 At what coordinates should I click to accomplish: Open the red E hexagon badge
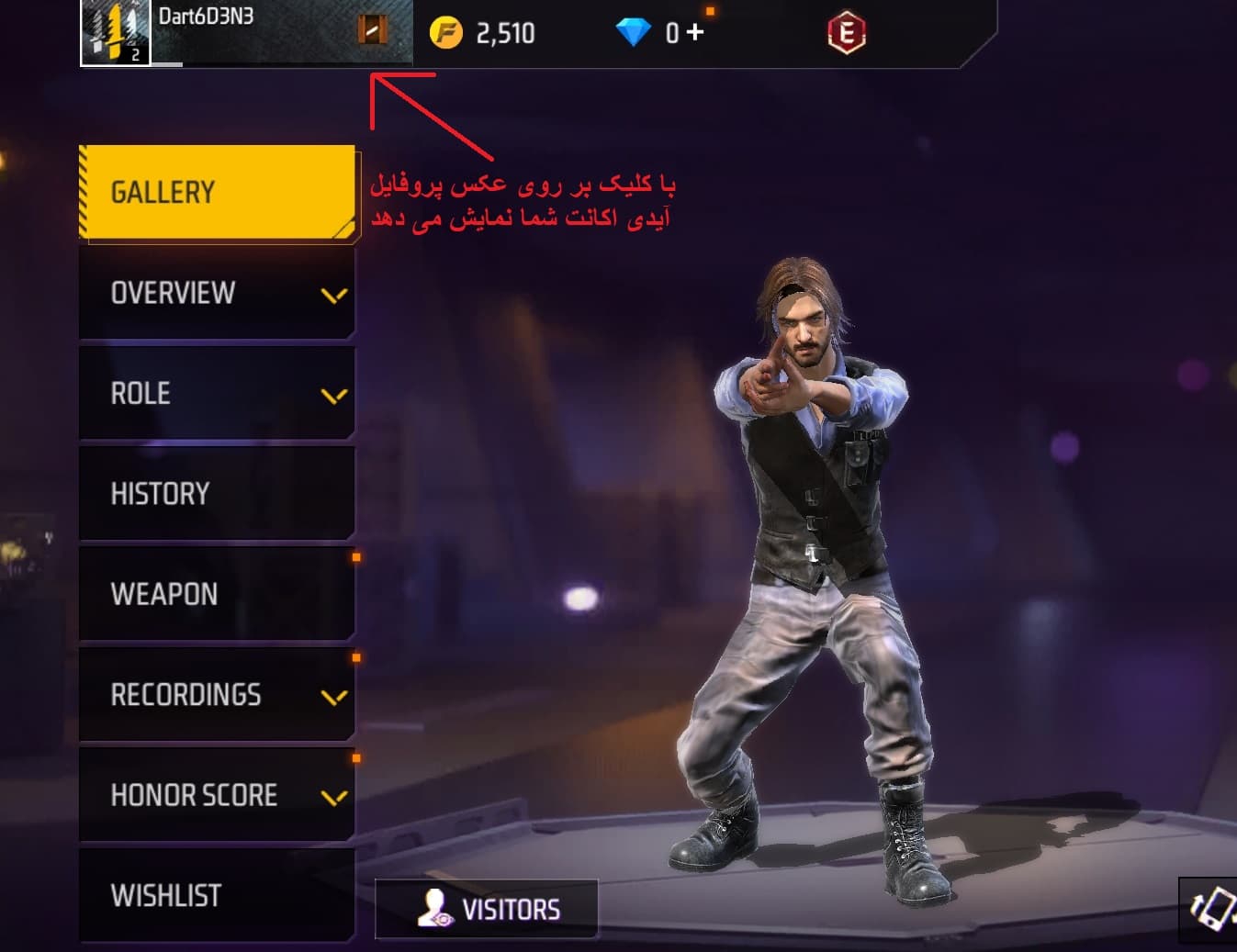click(846, 34)
